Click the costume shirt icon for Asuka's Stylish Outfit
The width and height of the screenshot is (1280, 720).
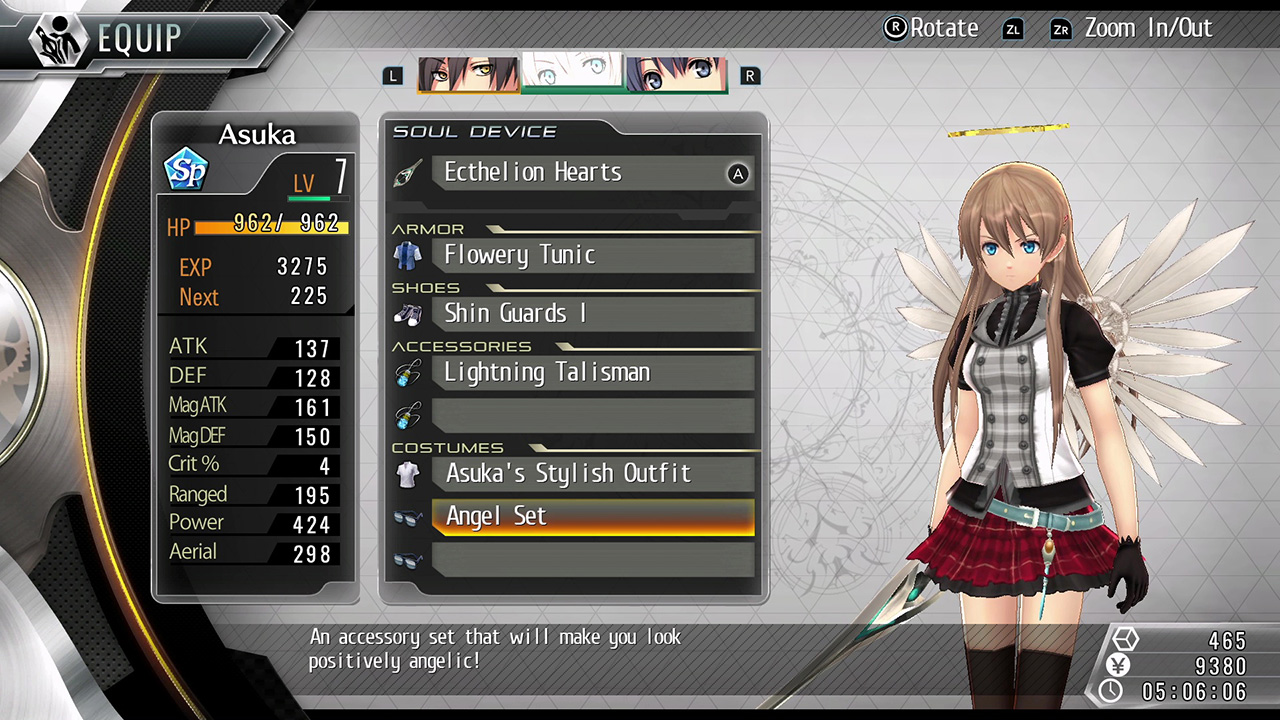tap(407, 473)
